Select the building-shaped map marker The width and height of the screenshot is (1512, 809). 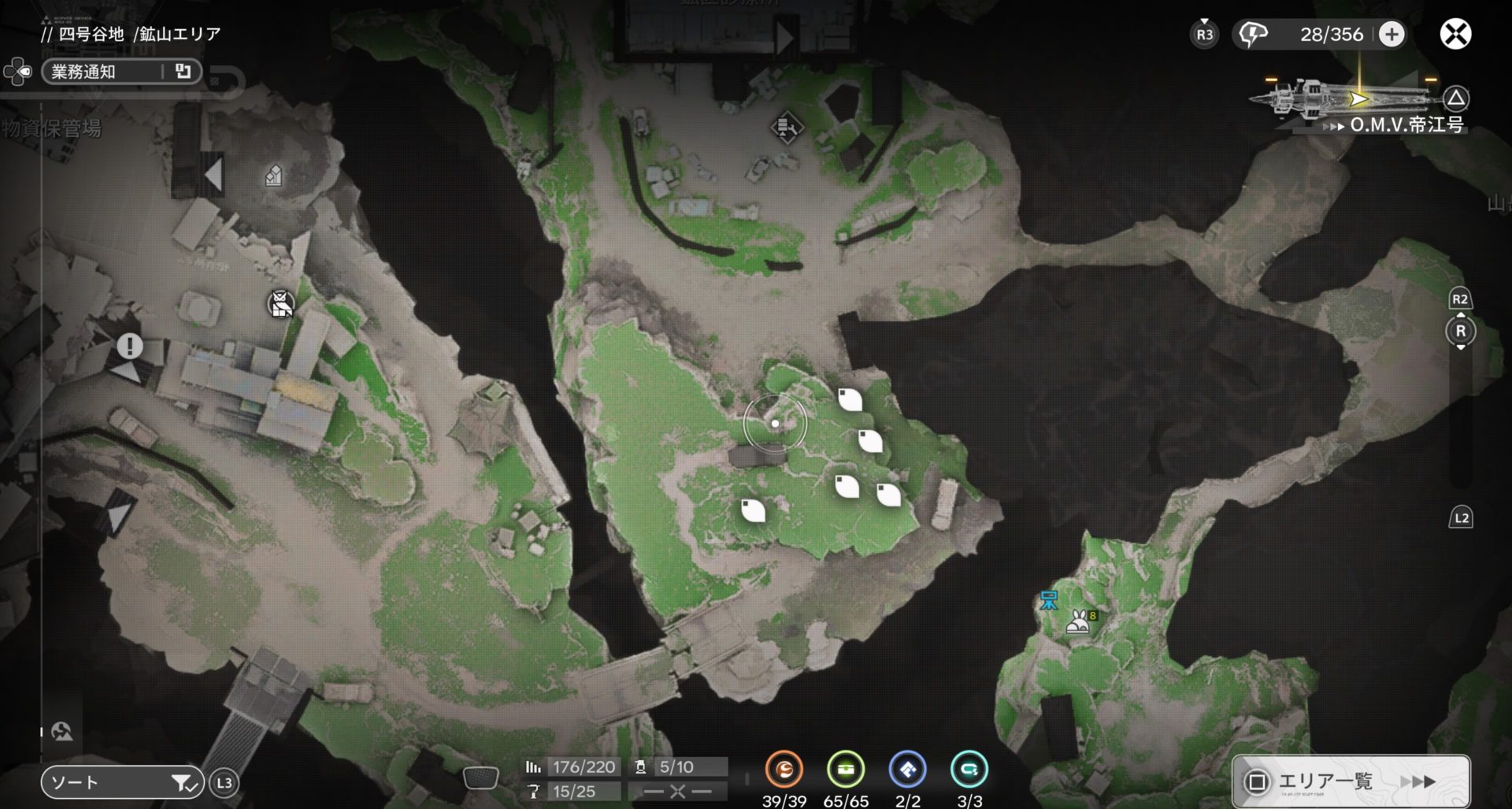coord(273,176)
